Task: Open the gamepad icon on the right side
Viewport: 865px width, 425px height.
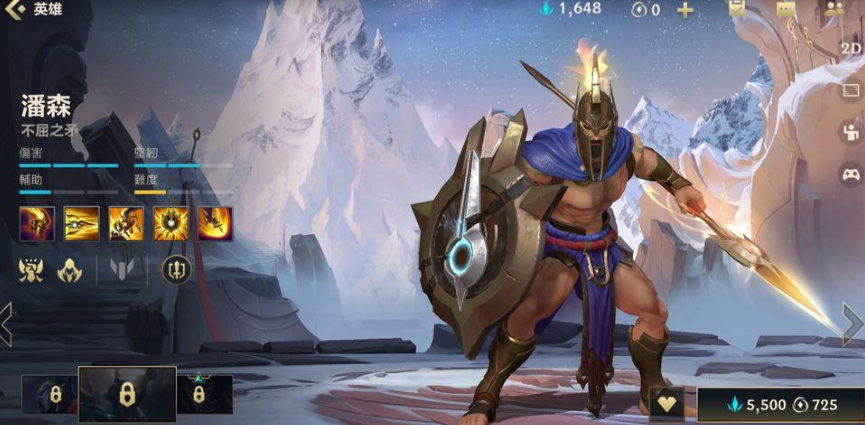Action: pos(851,174)
